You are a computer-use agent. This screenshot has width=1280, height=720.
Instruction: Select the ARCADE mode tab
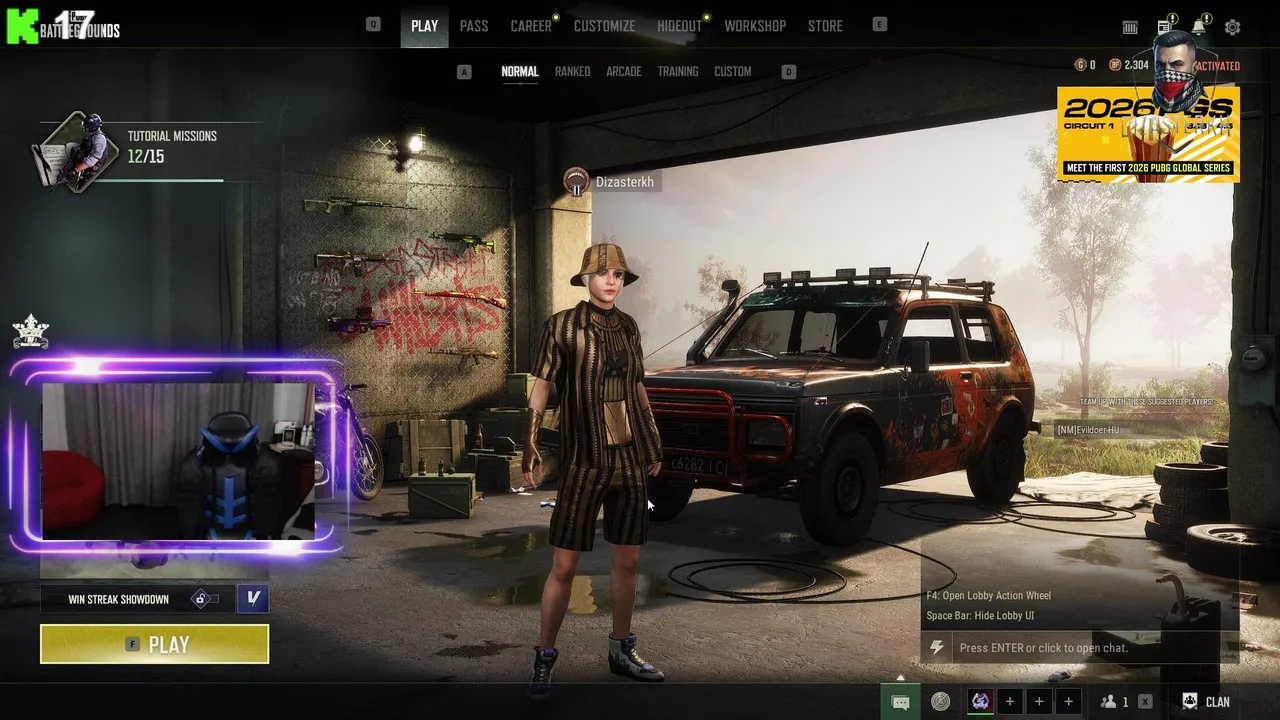coord(623,72)
